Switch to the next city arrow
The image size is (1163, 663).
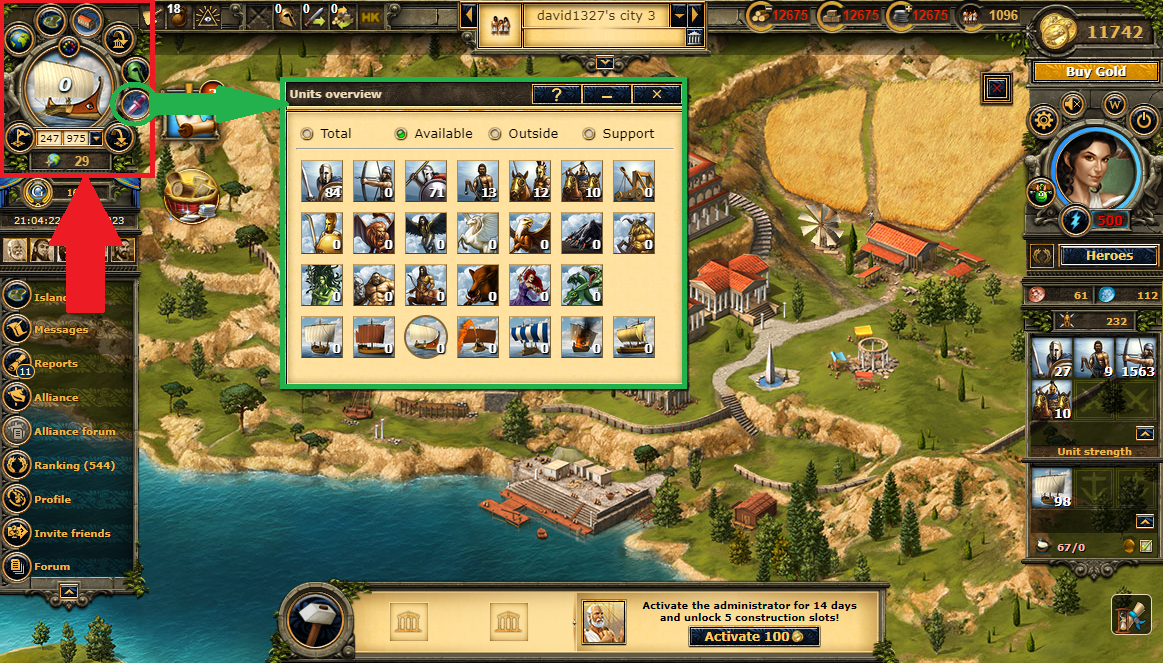[696, 16]
